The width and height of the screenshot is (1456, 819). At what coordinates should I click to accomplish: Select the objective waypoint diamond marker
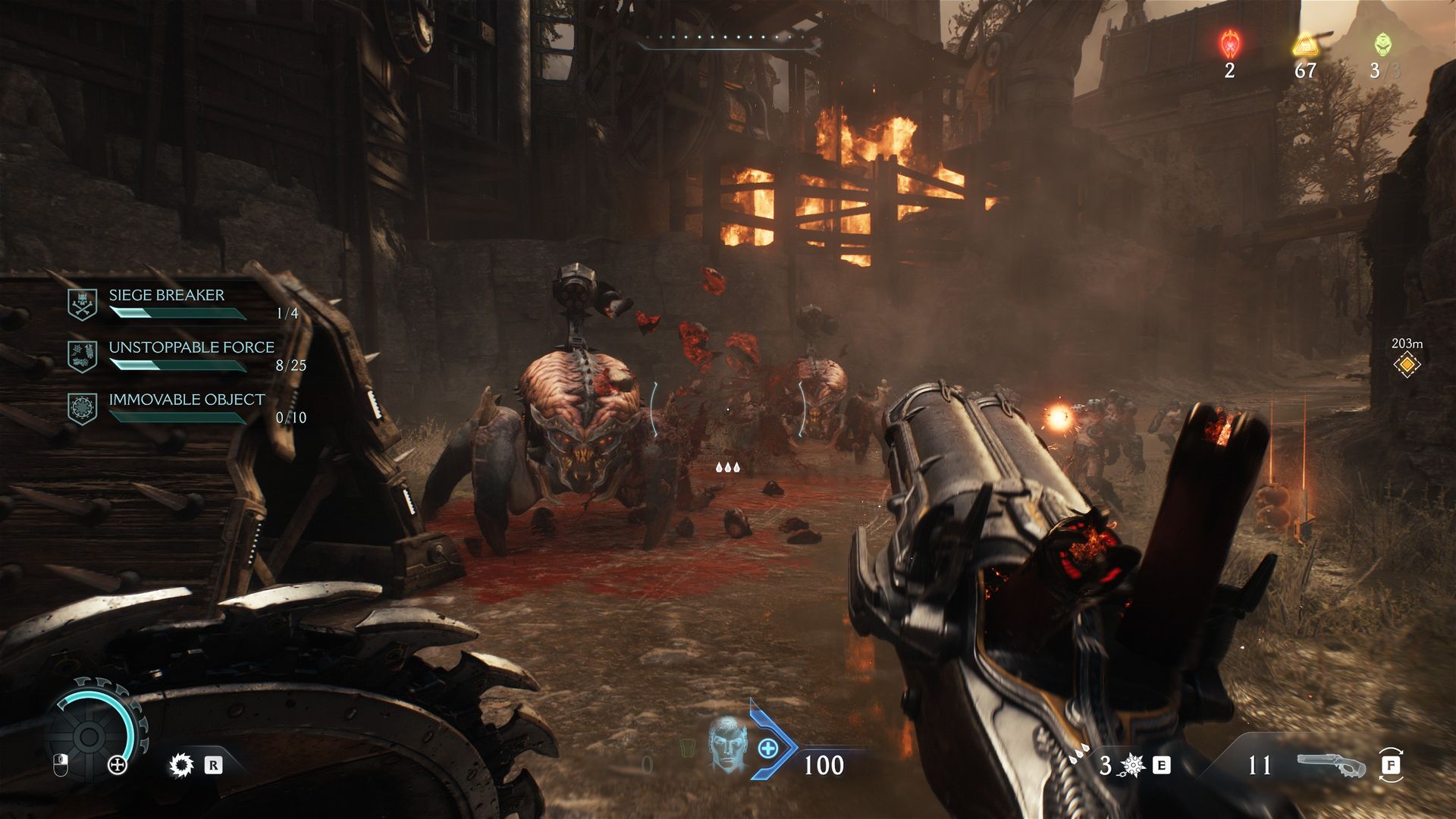pos(1407,365)
